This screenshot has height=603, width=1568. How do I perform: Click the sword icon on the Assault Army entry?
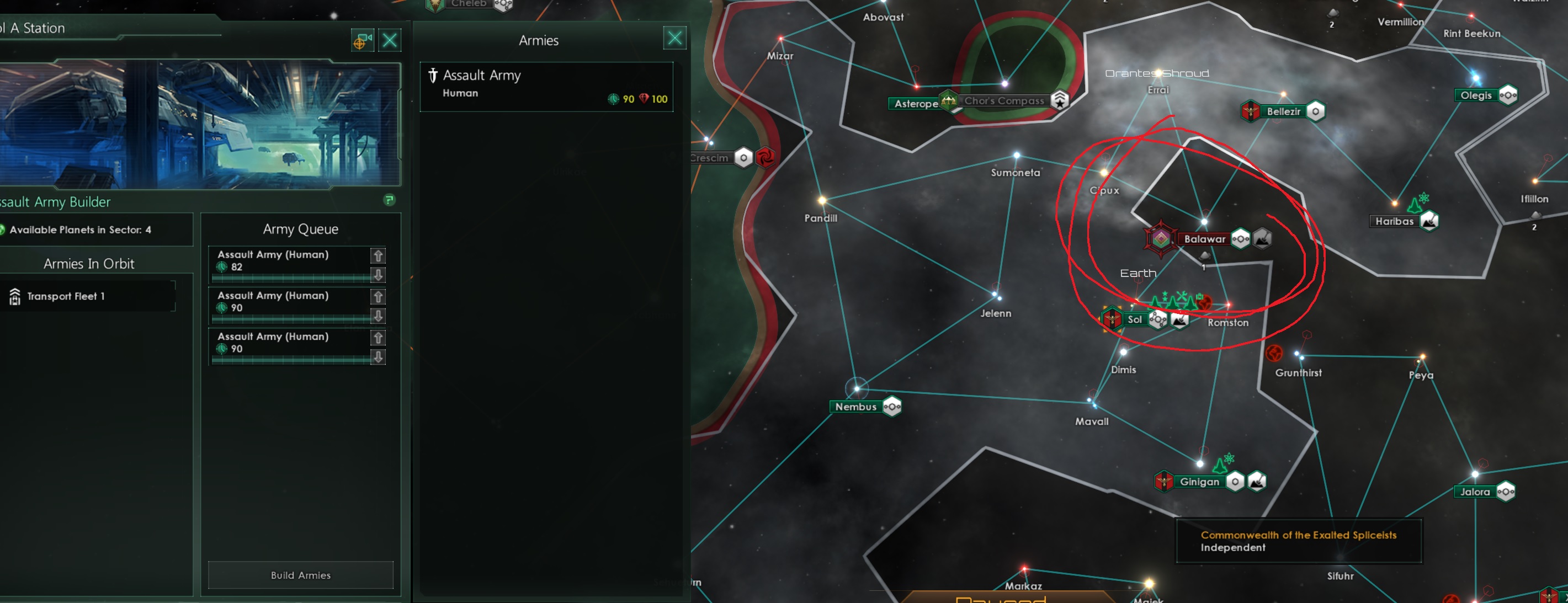pos(433,76)
